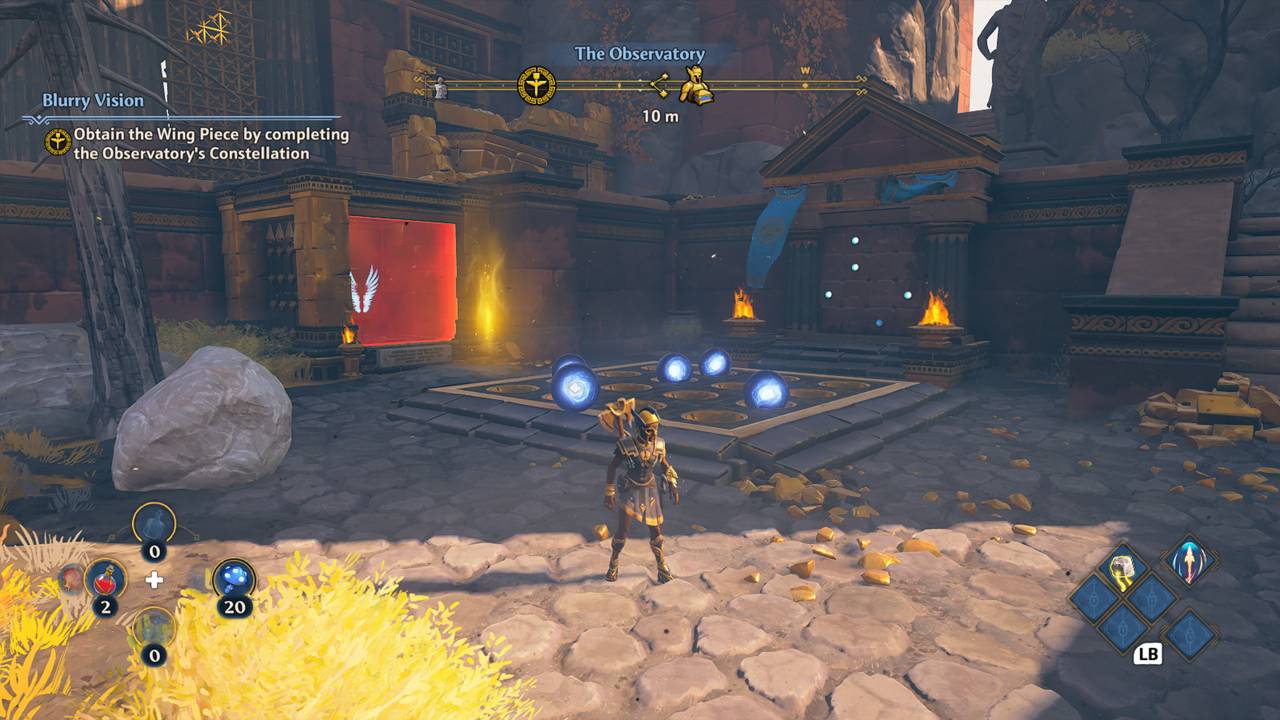Select the golden helmet marker on the compass
Screen dimensions: 1280x720
tap(695, 87)
